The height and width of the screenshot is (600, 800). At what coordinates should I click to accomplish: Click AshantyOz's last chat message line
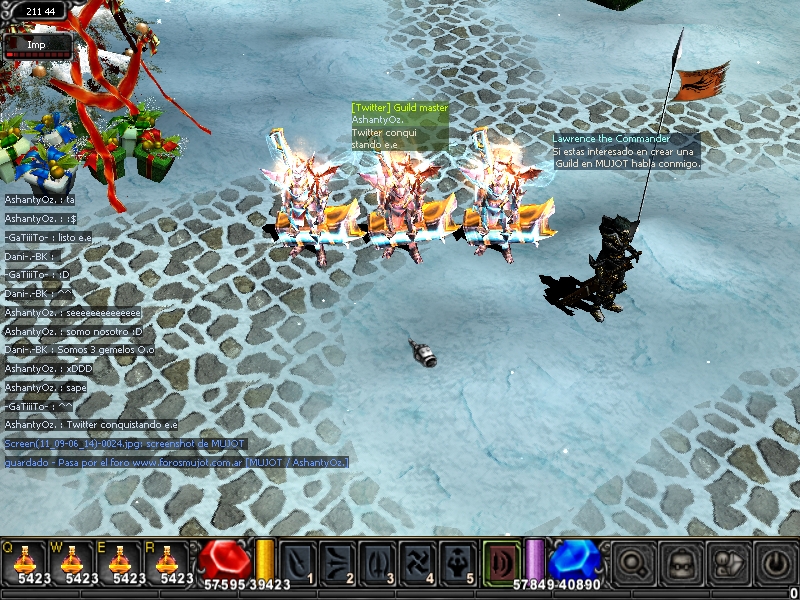click(x=90, y=425)
